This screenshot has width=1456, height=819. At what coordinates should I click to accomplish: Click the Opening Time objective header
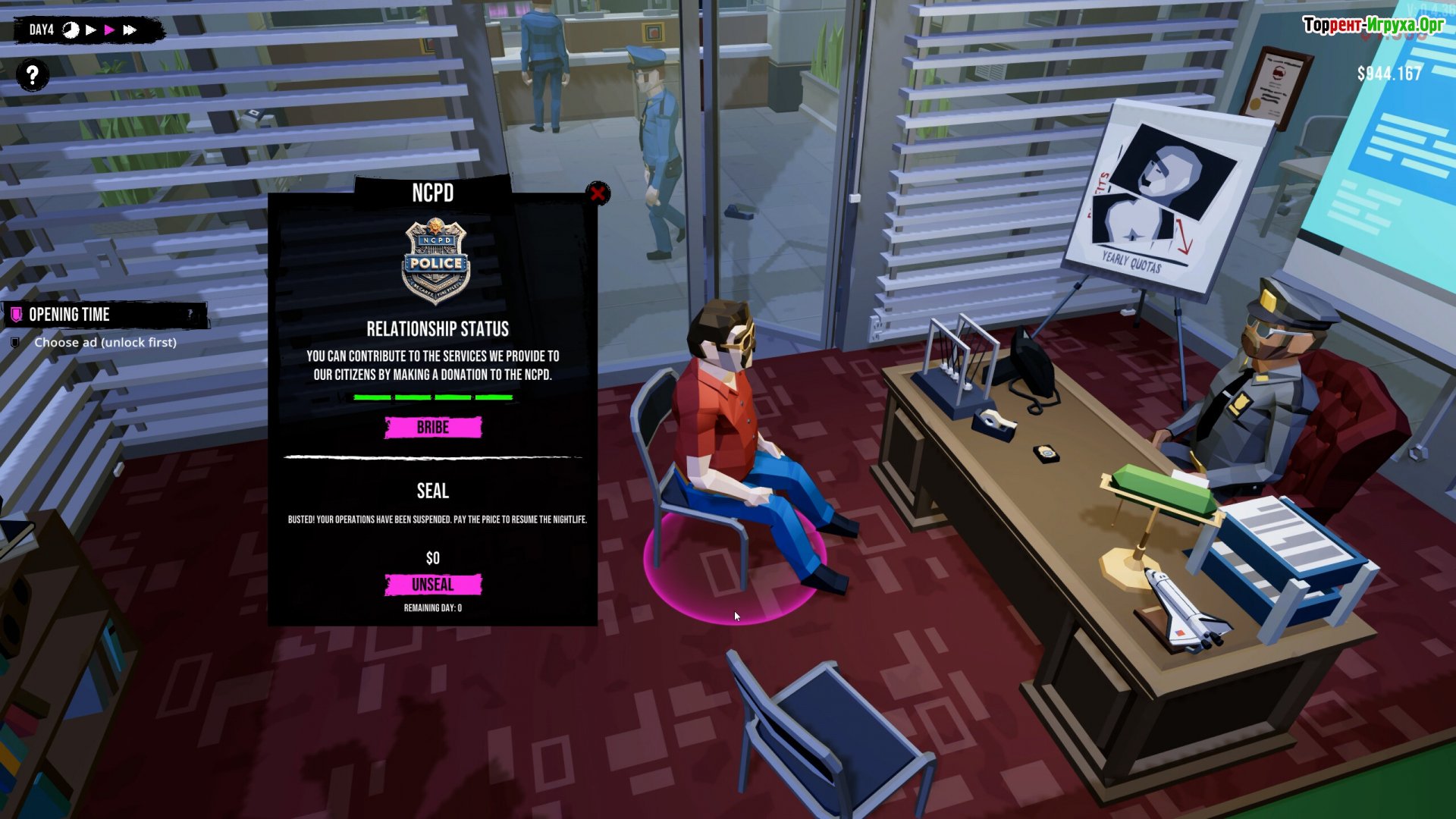[x=70, y=315]
